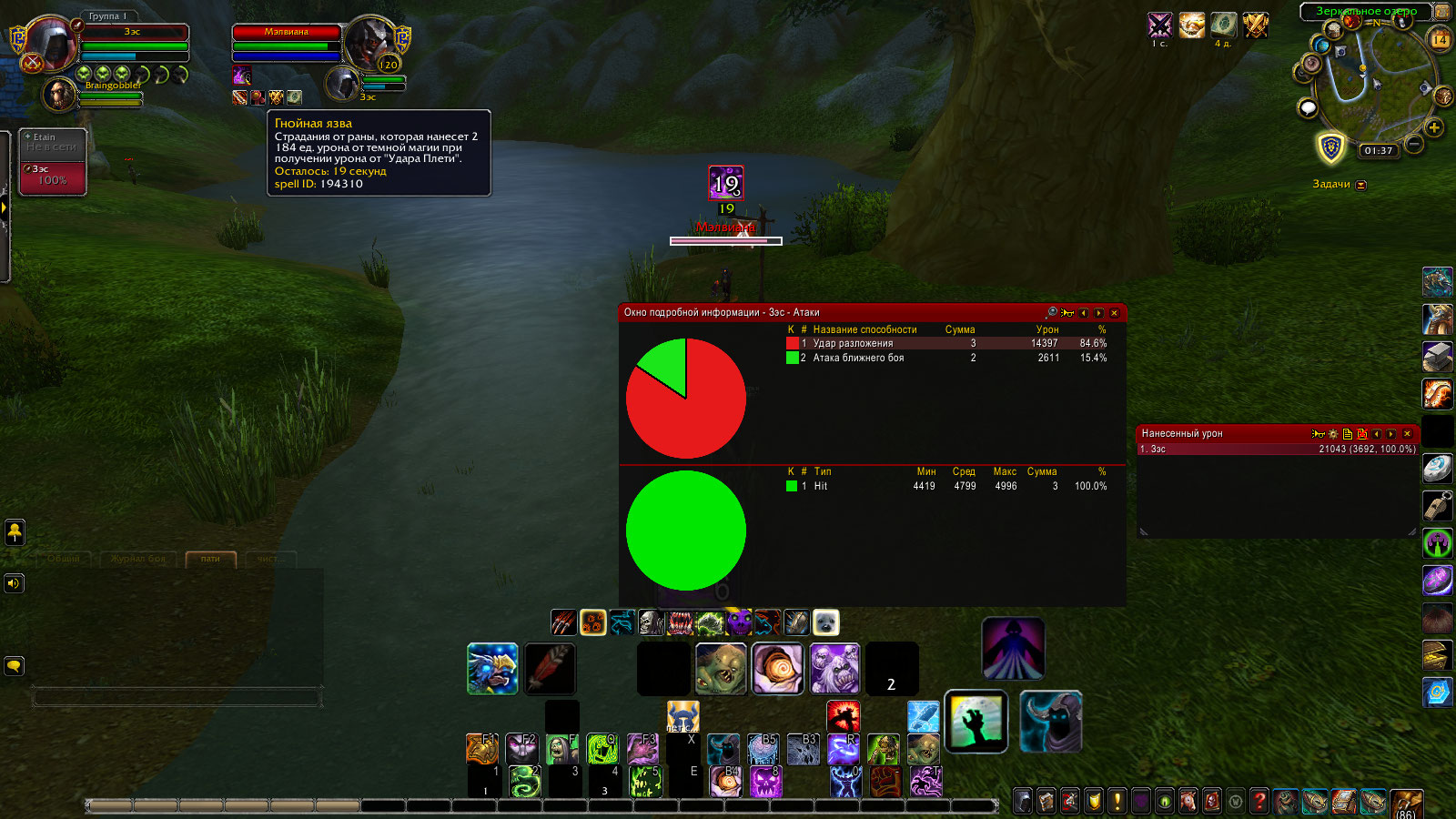Switch to the "пати" chat tab
Image resolution: width=1456 pixels, height=819 pixels.
tap(210, 559)
